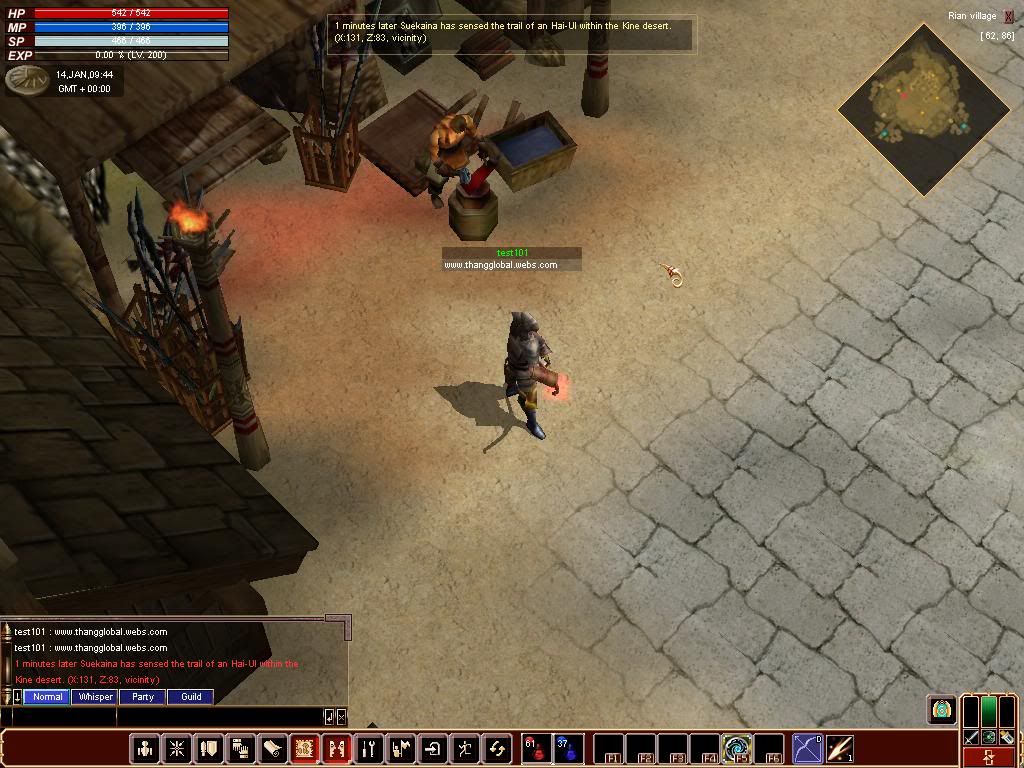The image size is (1024, 768).
Task: Open the teal backpack icon above the hotbar
Action: (941, 709)
